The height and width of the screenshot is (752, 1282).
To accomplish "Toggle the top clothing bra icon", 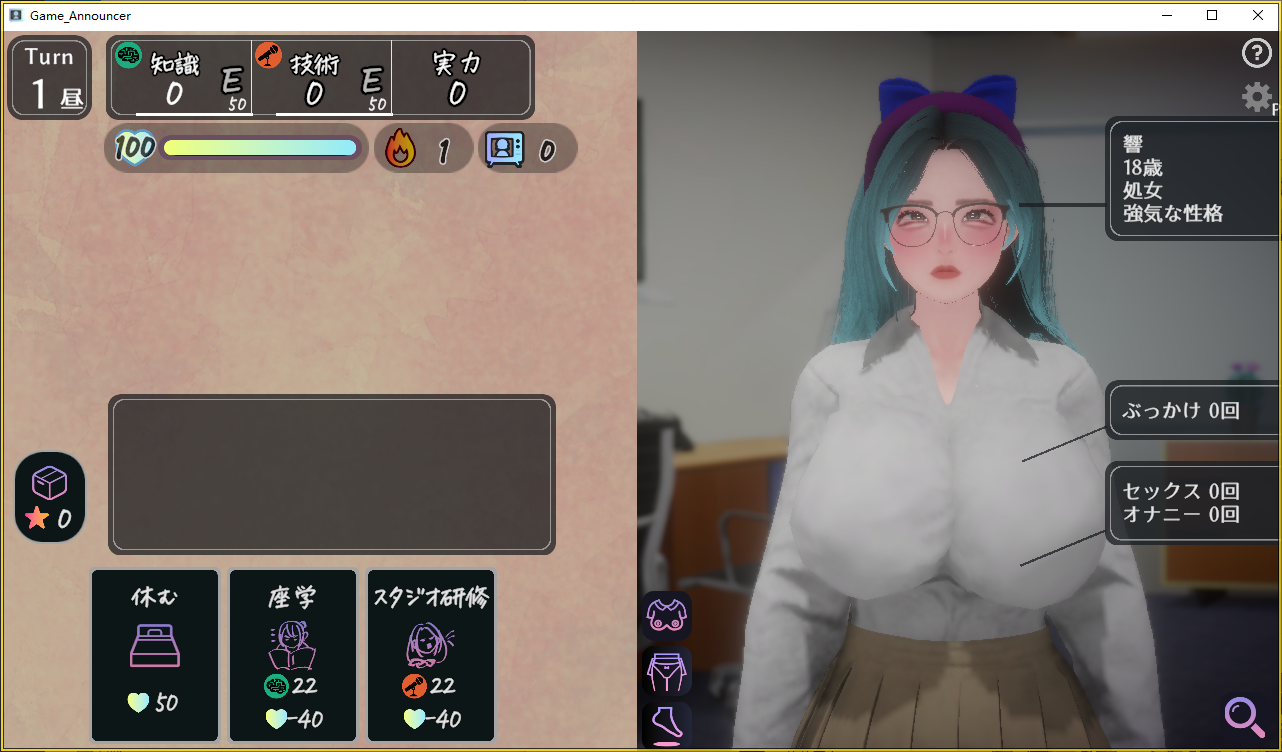I will [x=666, y=616].
